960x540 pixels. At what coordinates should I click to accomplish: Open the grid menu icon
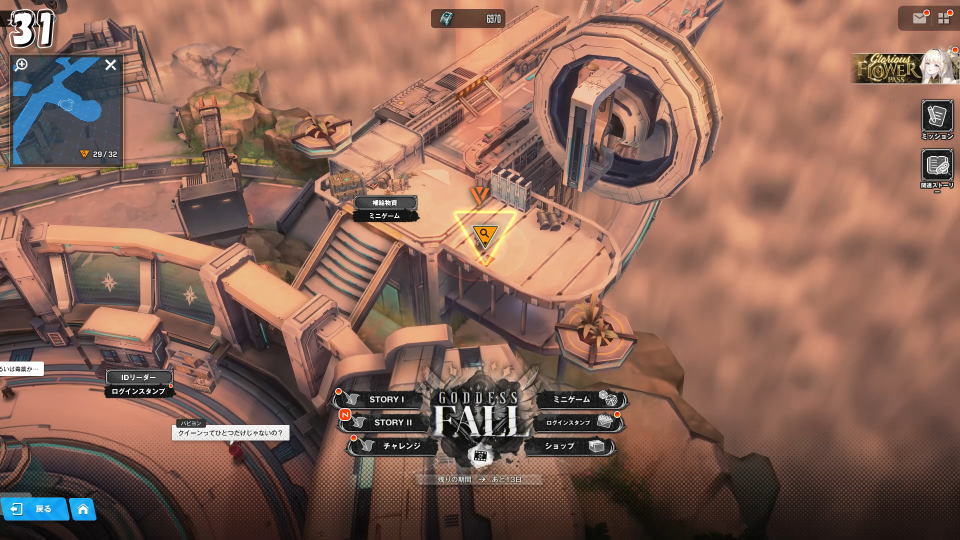tap(943, 18)
